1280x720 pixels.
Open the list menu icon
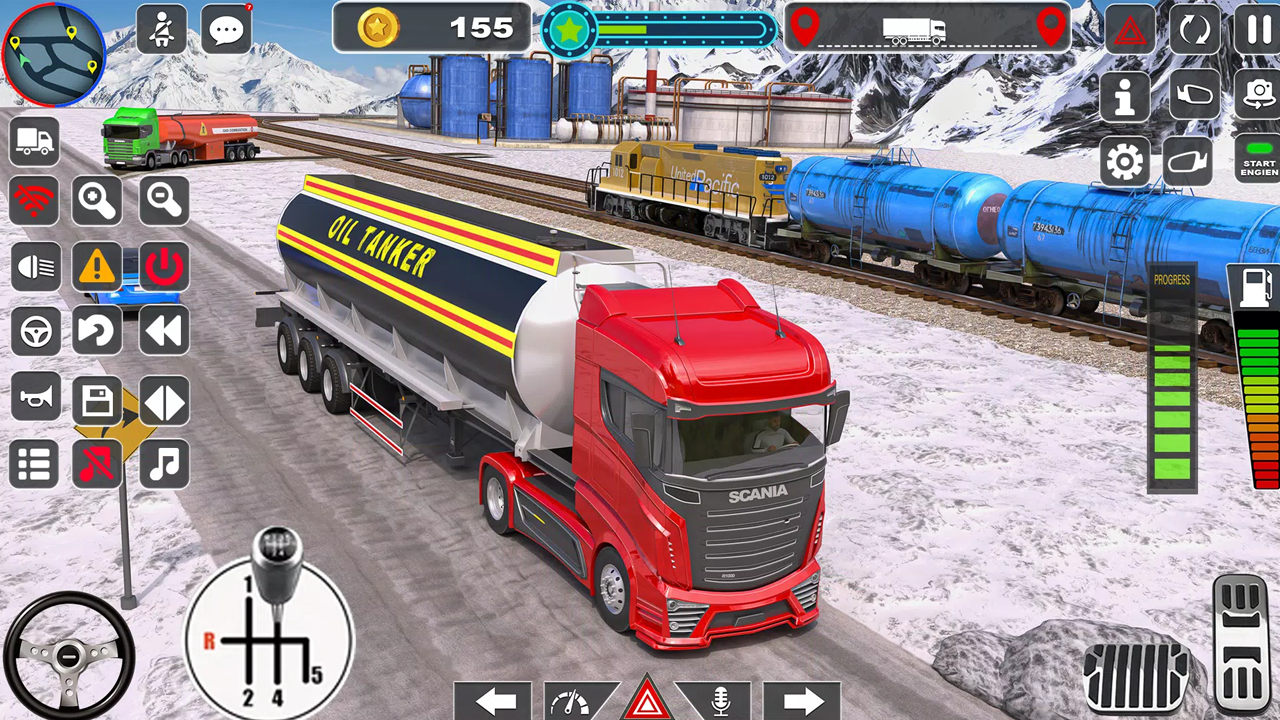pos(35,463)
